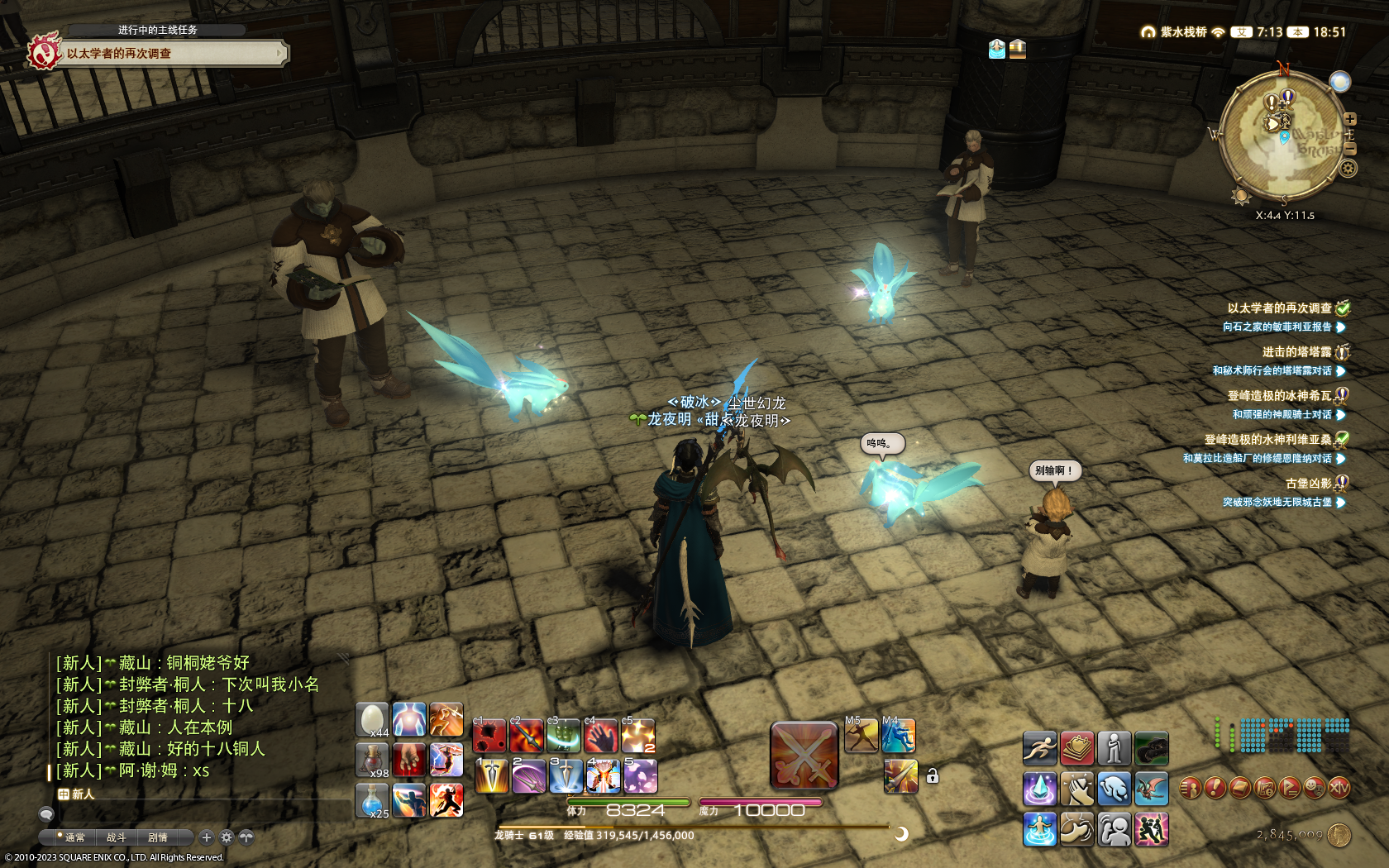Activate the sprint running figure icon

coord(1039,748)
